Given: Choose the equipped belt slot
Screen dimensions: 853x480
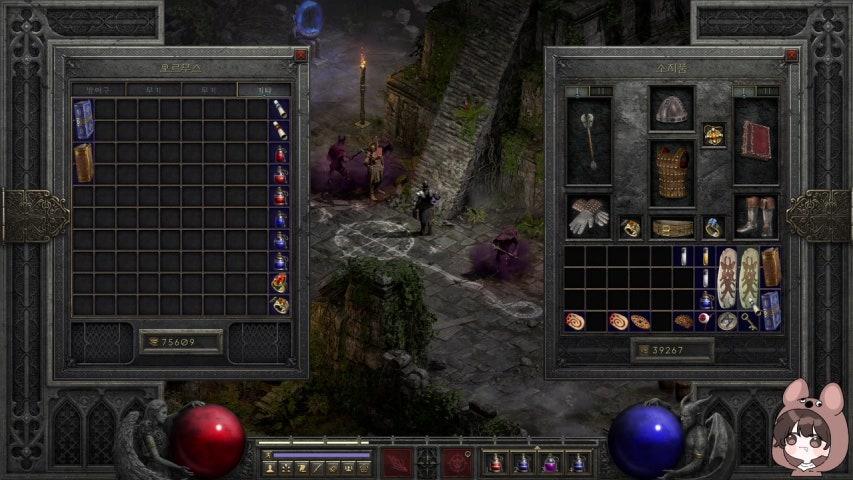Looking at the screenshot, I should (672, 228).
